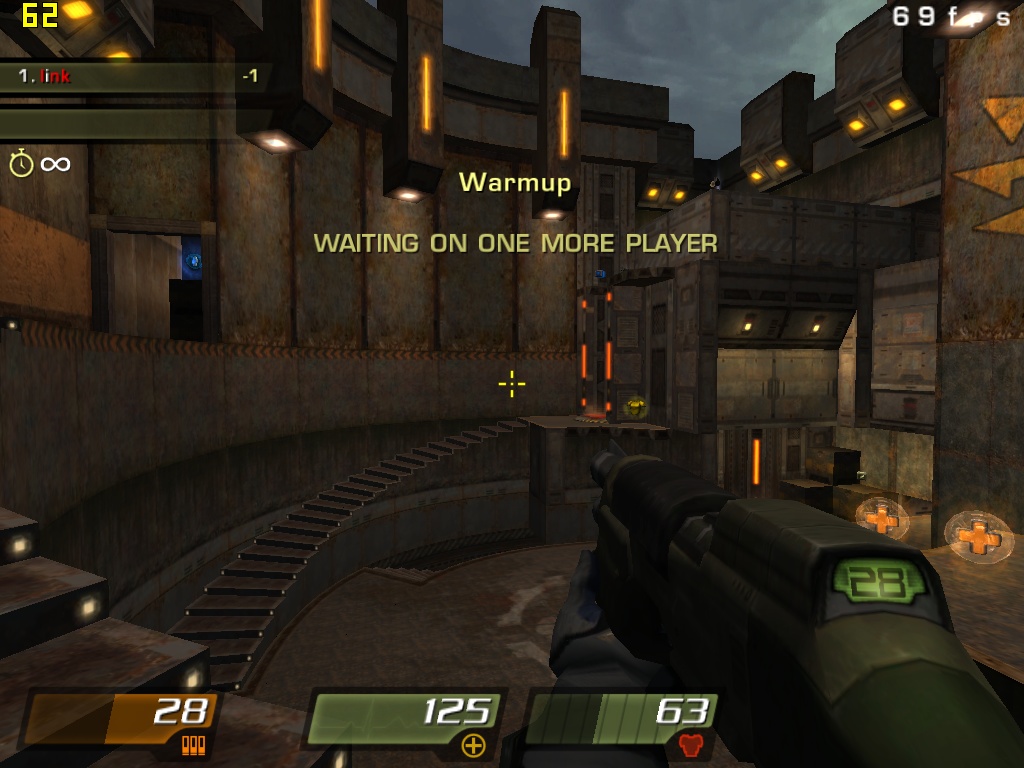Click the red armor vest icon
Image resolution: width=1024 pixels, height=768 pixels.
pyautogui.click(x=690, y=745)
